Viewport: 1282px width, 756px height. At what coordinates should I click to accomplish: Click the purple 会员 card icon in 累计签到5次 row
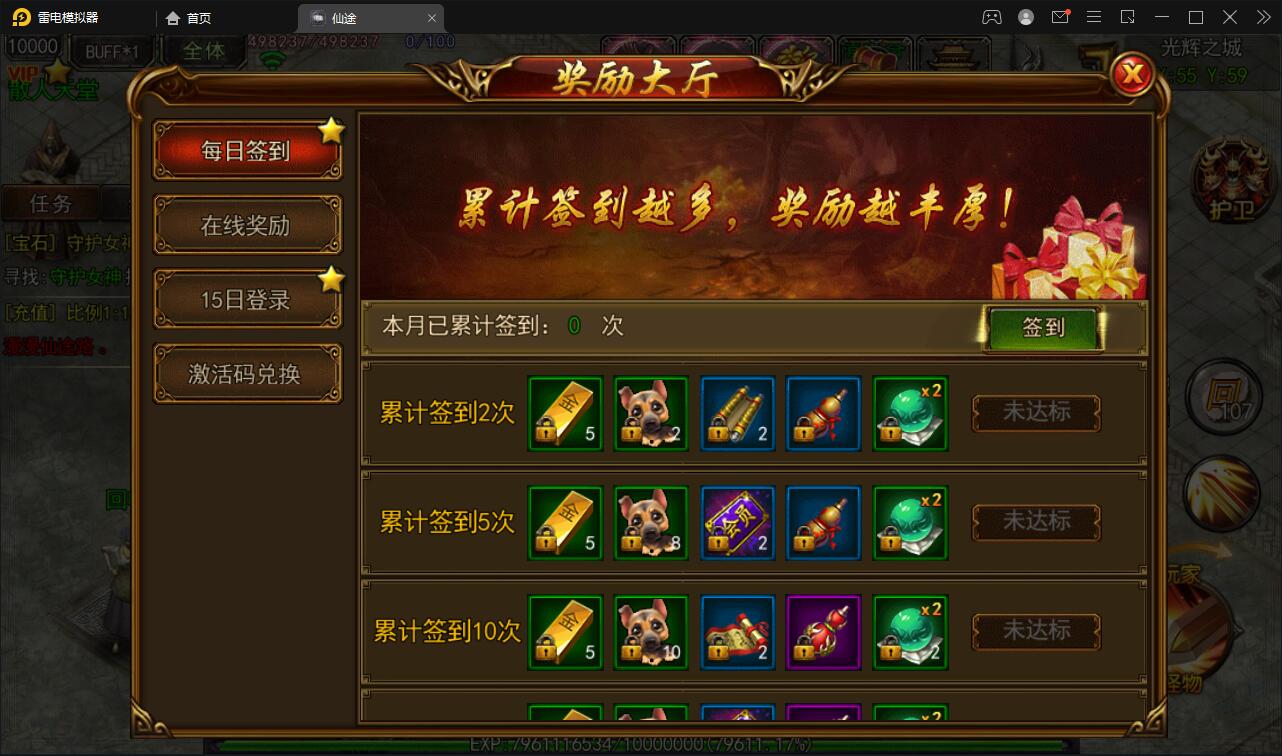737,521
